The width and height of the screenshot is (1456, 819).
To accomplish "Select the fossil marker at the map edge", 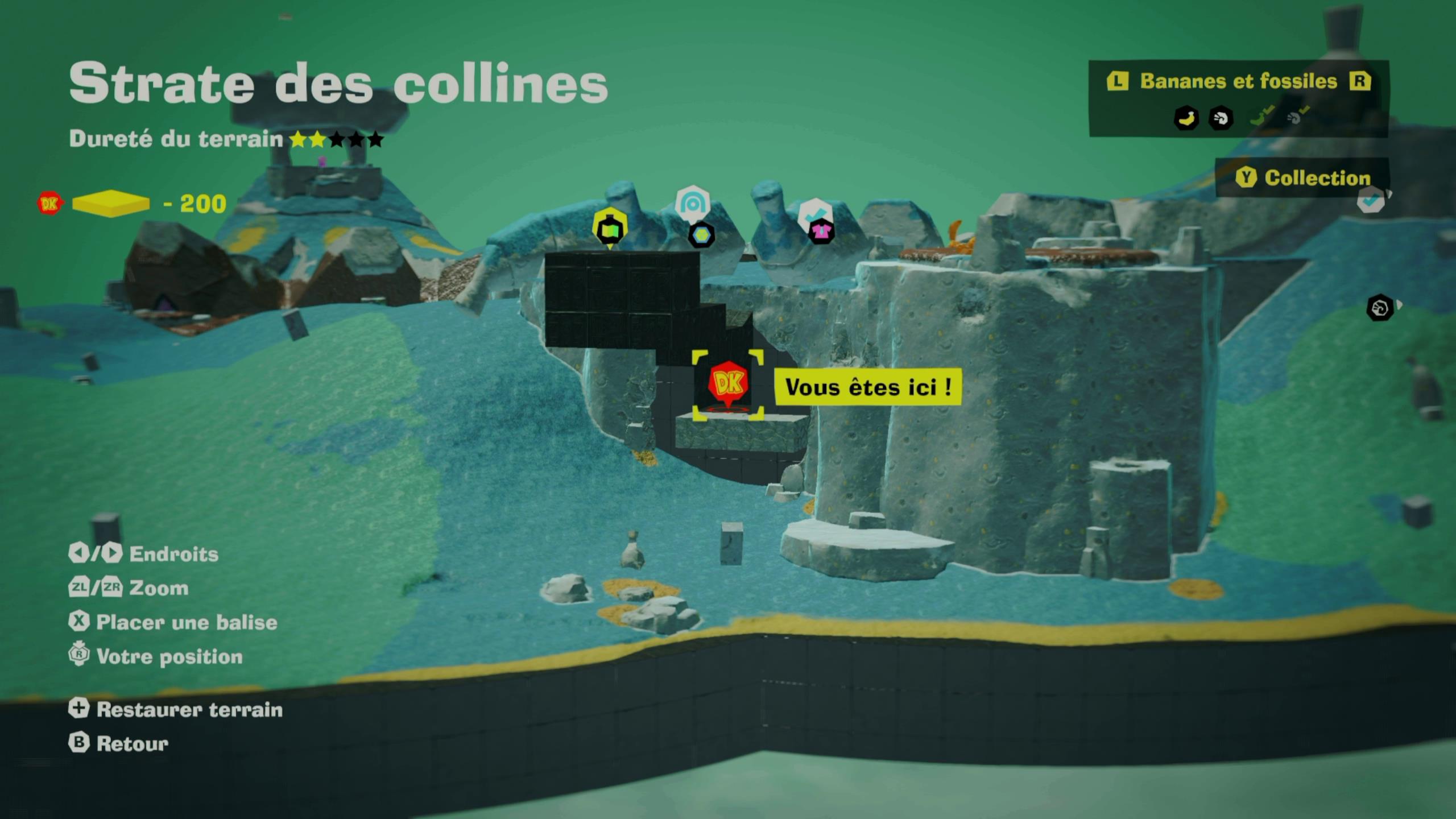I will click(1380, 308).
